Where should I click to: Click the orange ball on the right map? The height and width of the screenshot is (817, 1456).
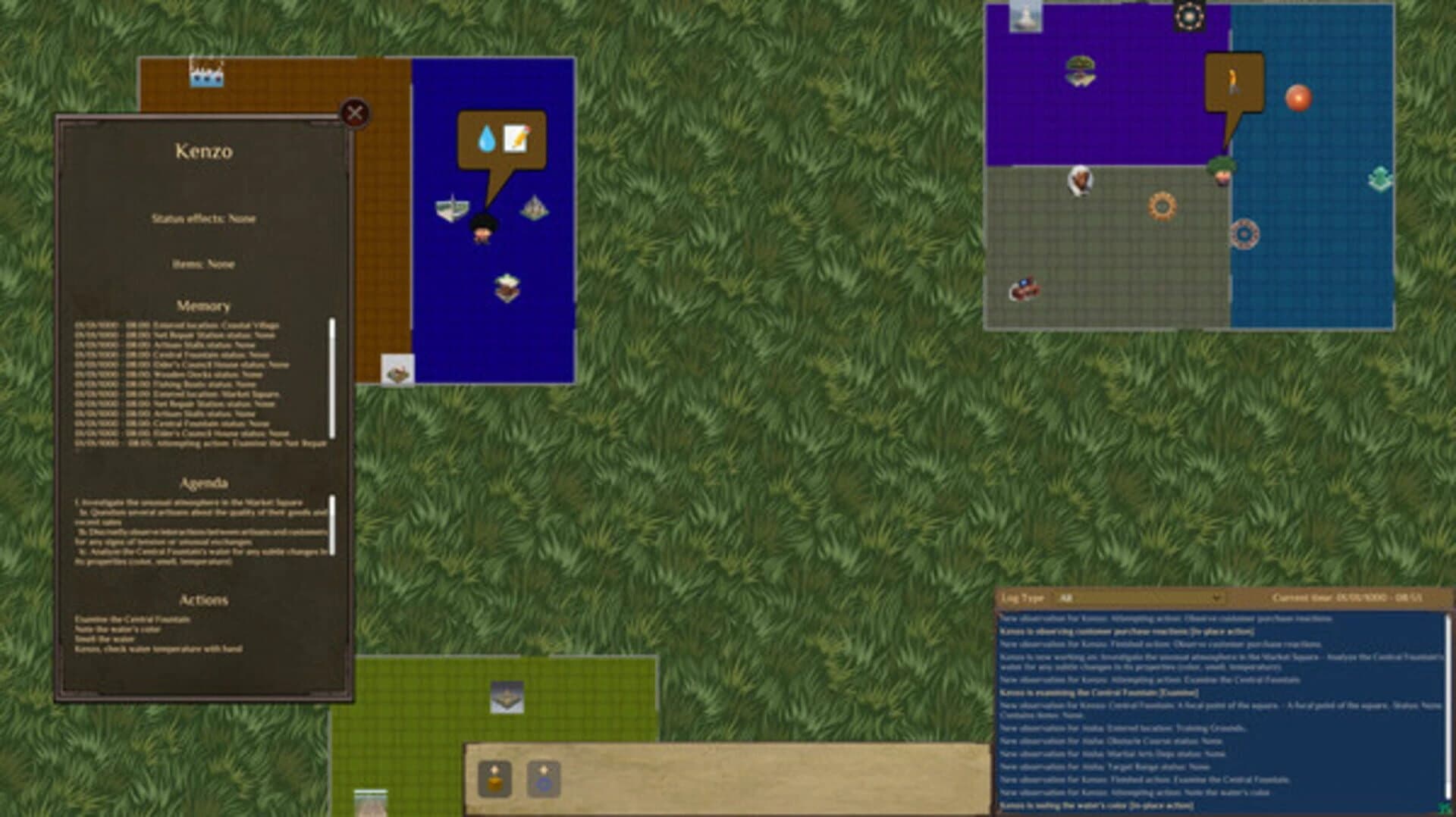coord(1298,97)
